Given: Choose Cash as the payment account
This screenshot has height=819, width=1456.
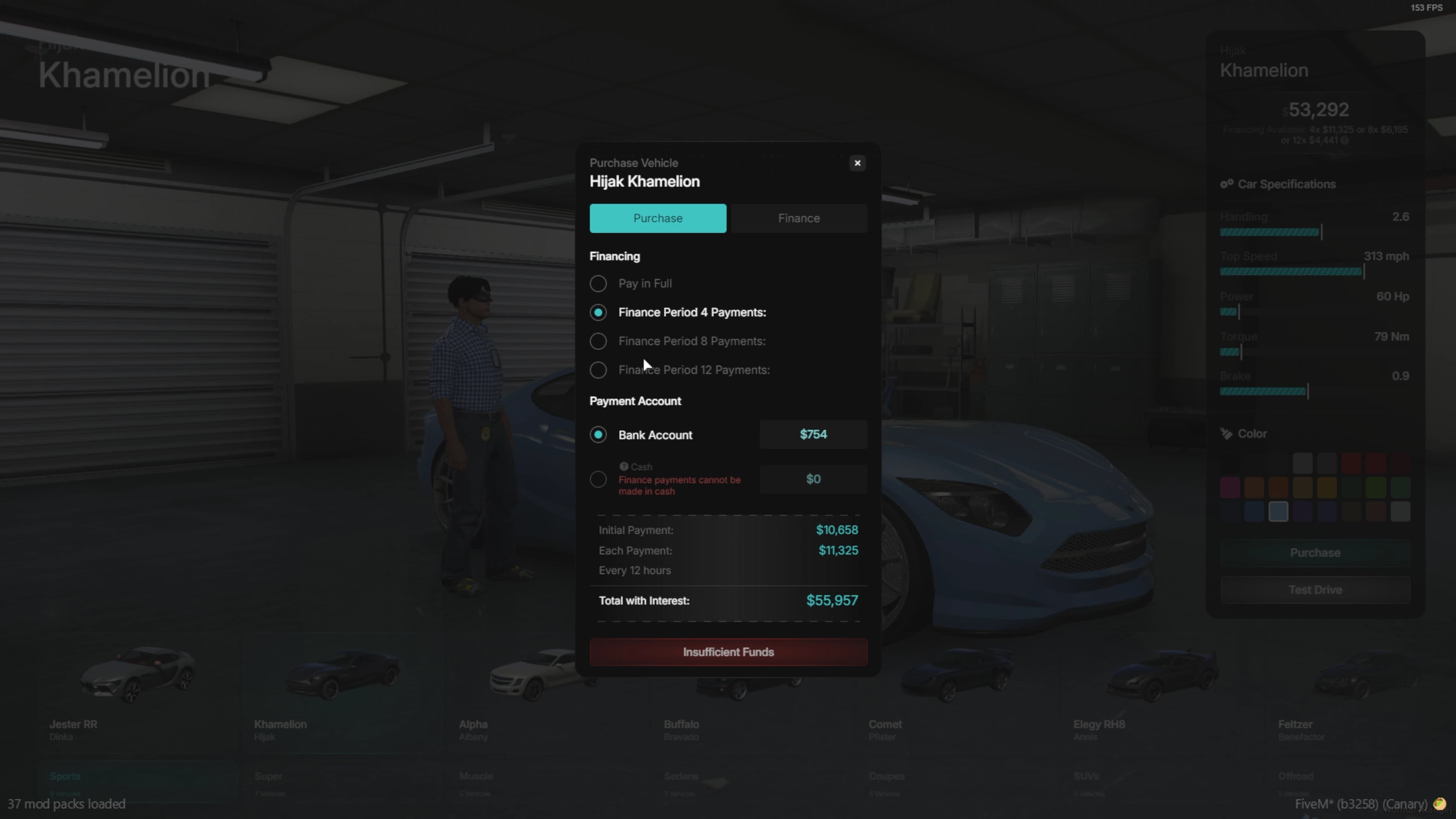Looking at the screenshot, I should tap(598, 479).
